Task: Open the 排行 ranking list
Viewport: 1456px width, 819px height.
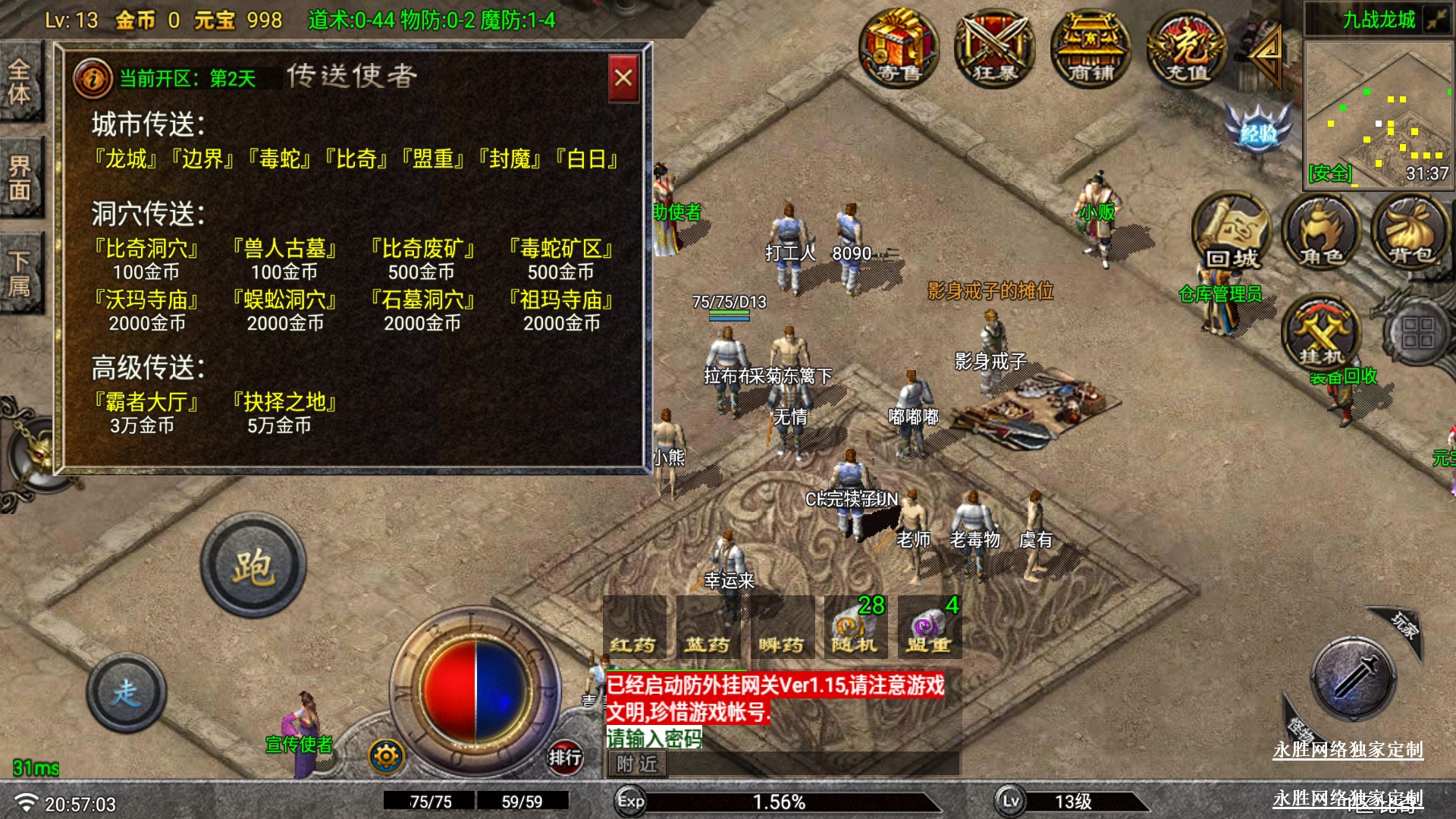Action: point(565,756)
